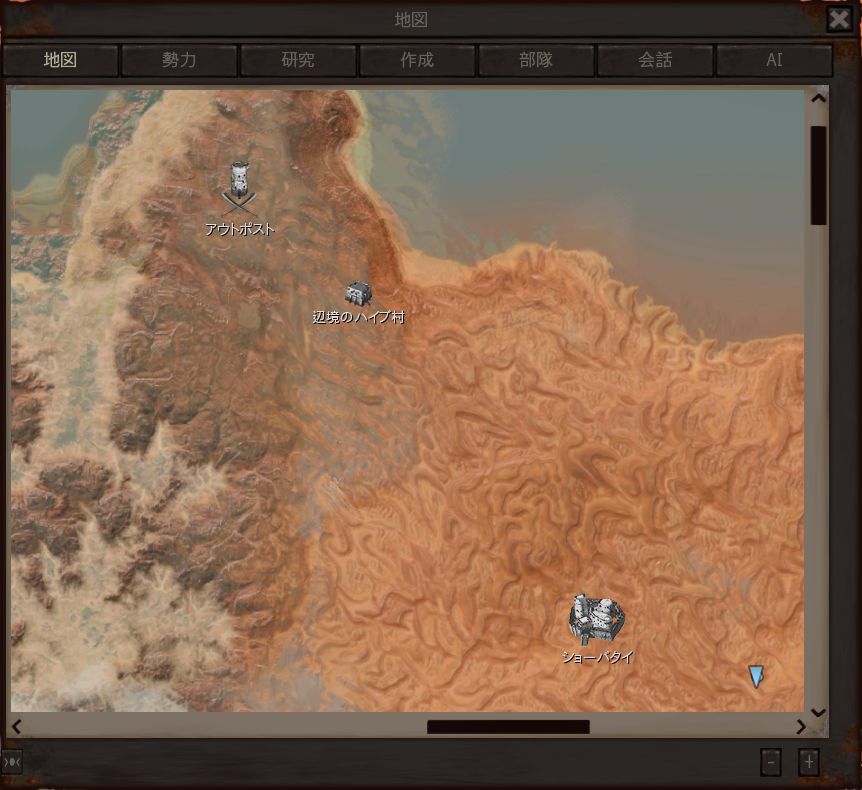Click the left scroll arrow below map

(x=17, y=727)
